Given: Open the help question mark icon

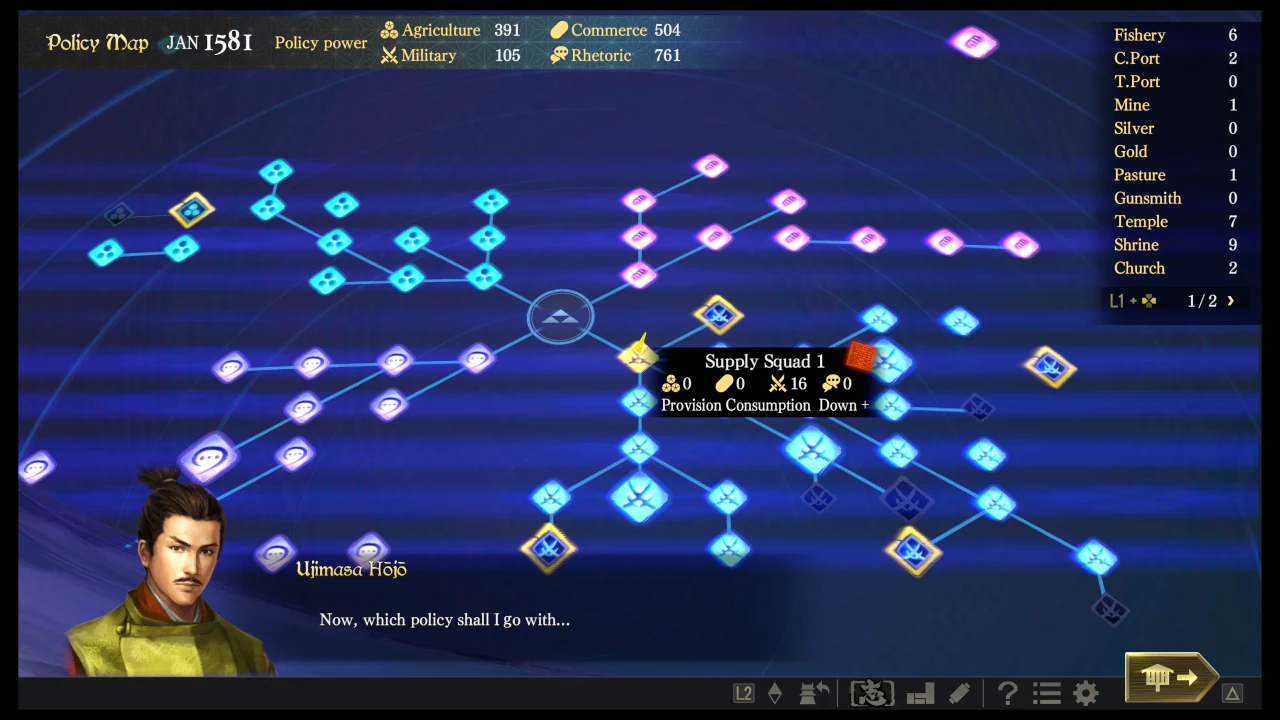Looking at the screenshot, I should [x=1007, y=692].
